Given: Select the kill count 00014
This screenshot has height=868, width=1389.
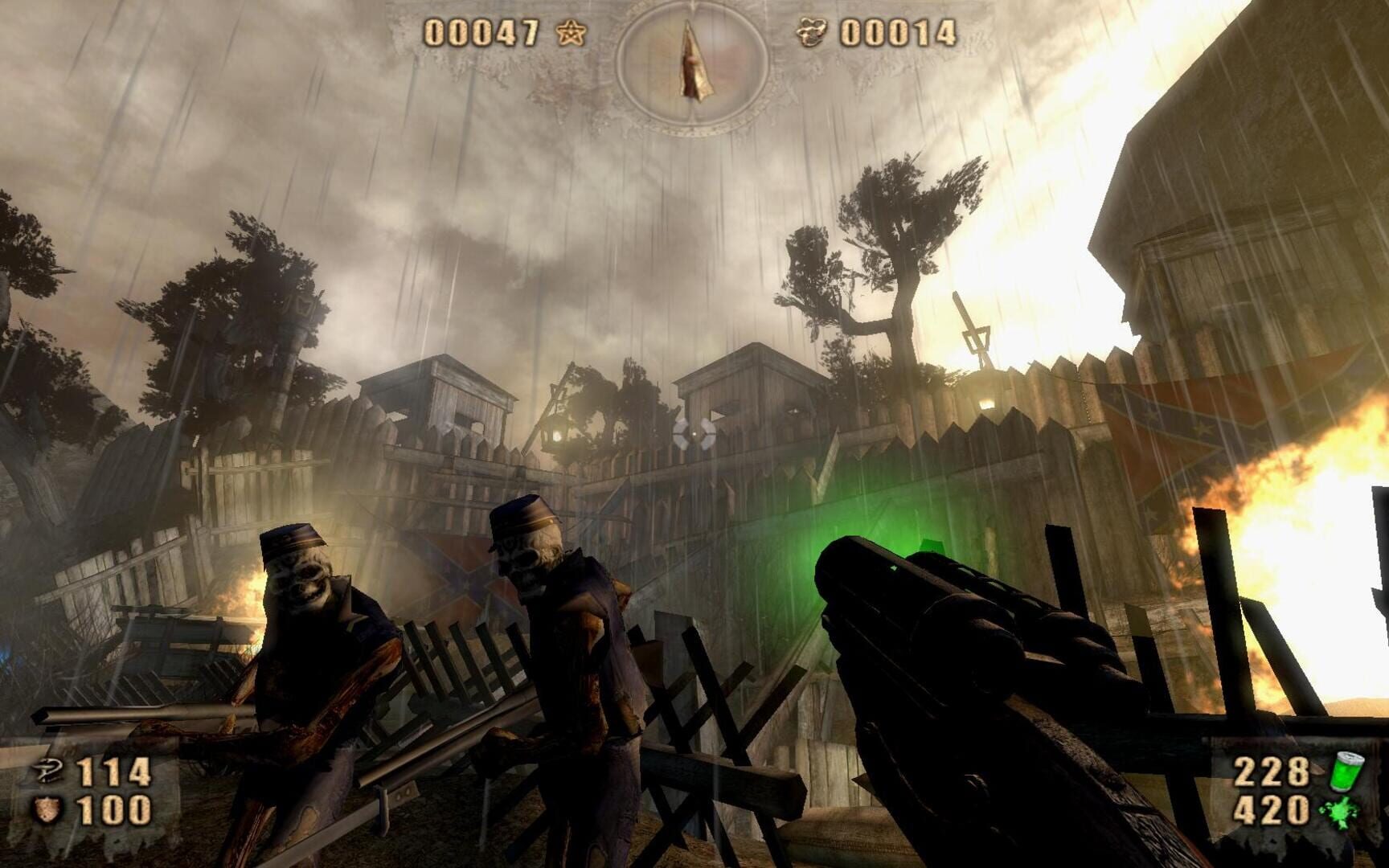Looking at the screenshot, I should [897, 33].
